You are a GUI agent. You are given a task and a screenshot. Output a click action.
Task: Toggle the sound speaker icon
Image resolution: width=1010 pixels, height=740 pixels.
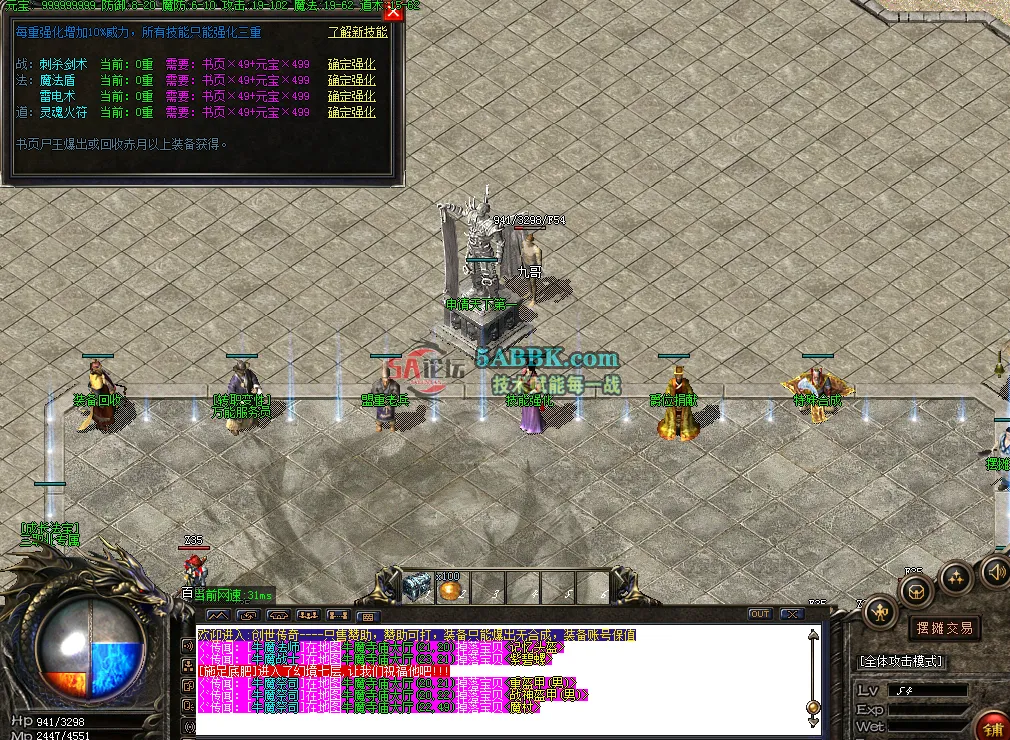click(x=994, y=572)
